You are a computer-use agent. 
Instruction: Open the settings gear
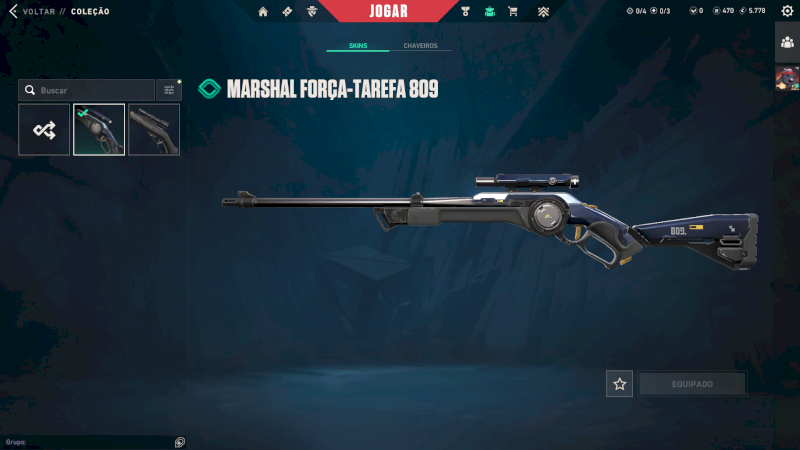coord(786,11)
